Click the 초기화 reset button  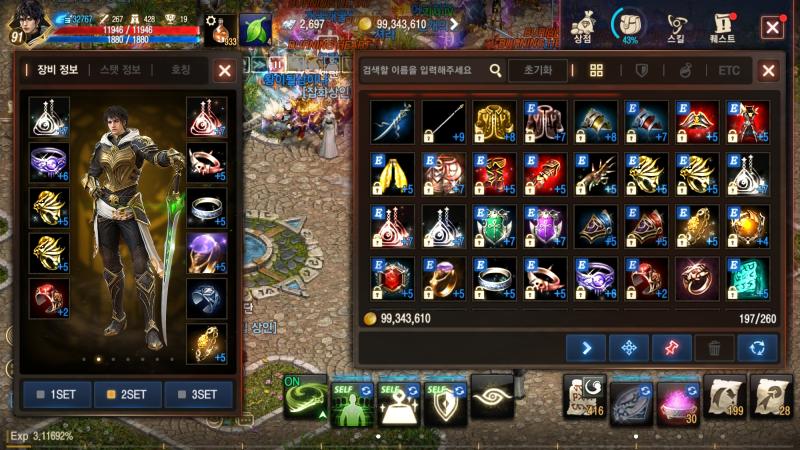(538, 70)
